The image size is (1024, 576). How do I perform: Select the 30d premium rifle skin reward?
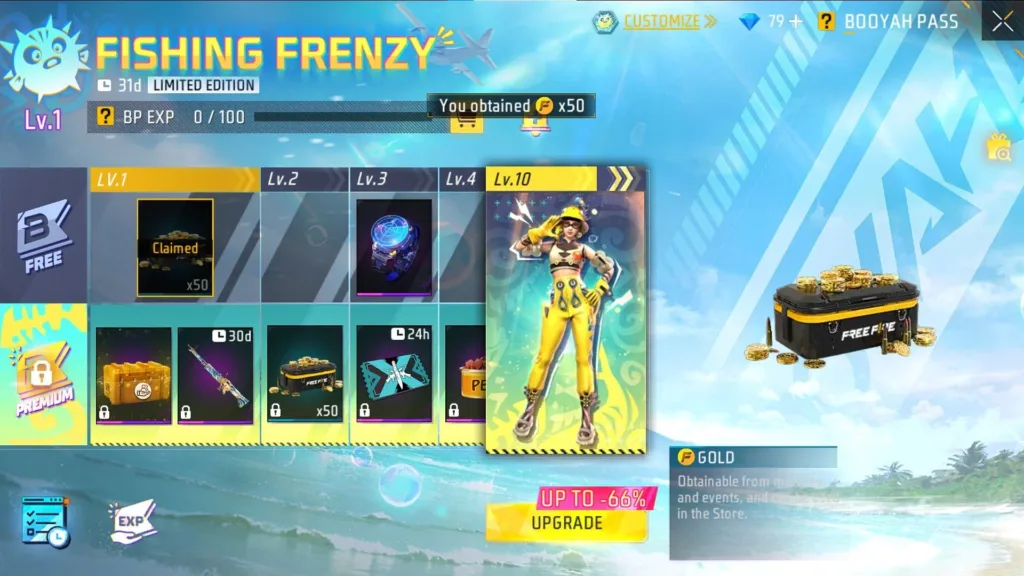[216, 375]
